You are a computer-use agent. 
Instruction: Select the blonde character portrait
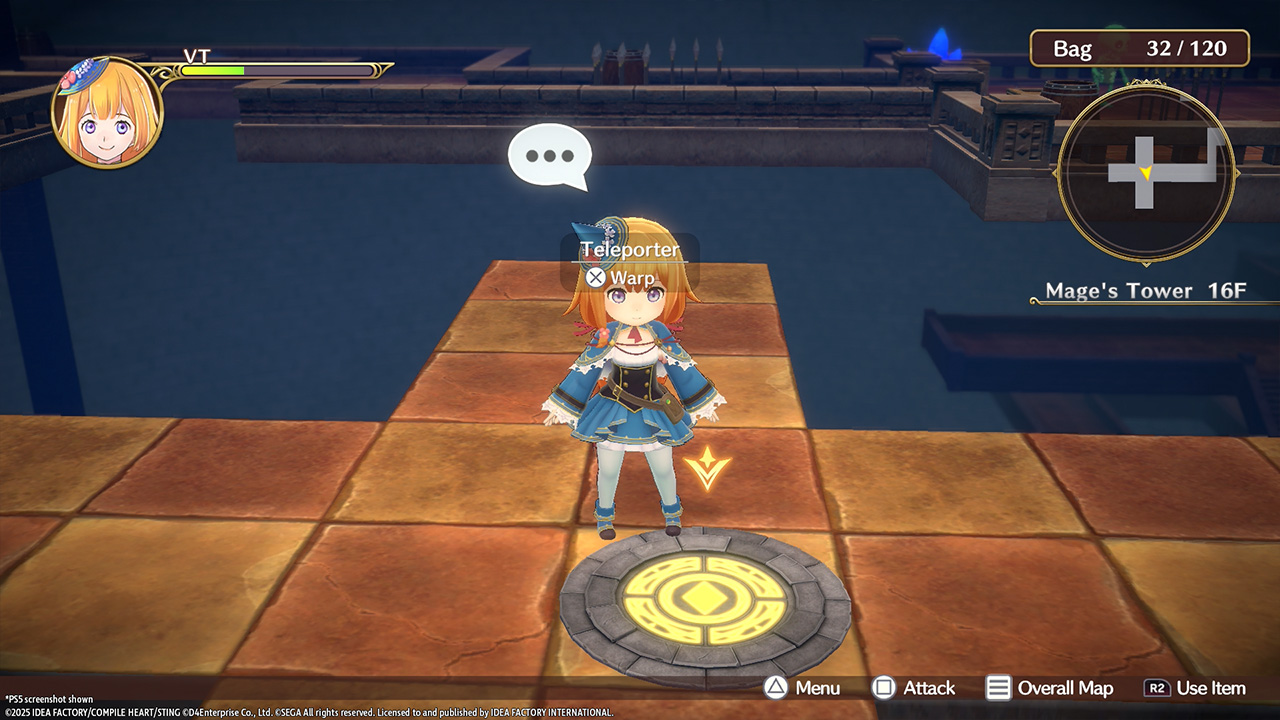107,114
